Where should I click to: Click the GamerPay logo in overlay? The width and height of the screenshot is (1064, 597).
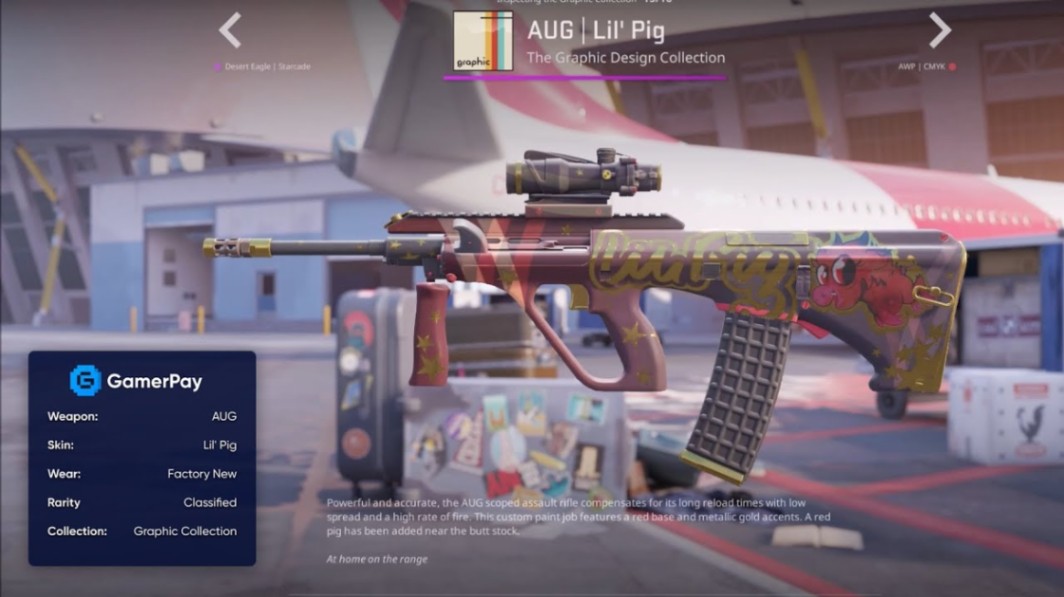point(86,380)
